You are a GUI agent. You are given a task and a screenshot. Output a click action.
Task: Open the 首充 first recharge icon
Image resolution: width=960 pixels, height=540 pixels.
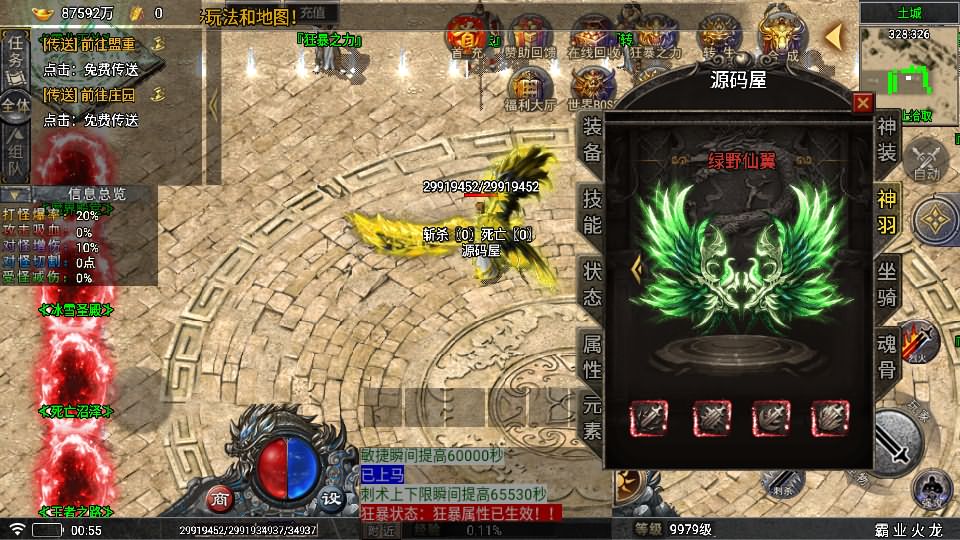(x=466, y=36)
